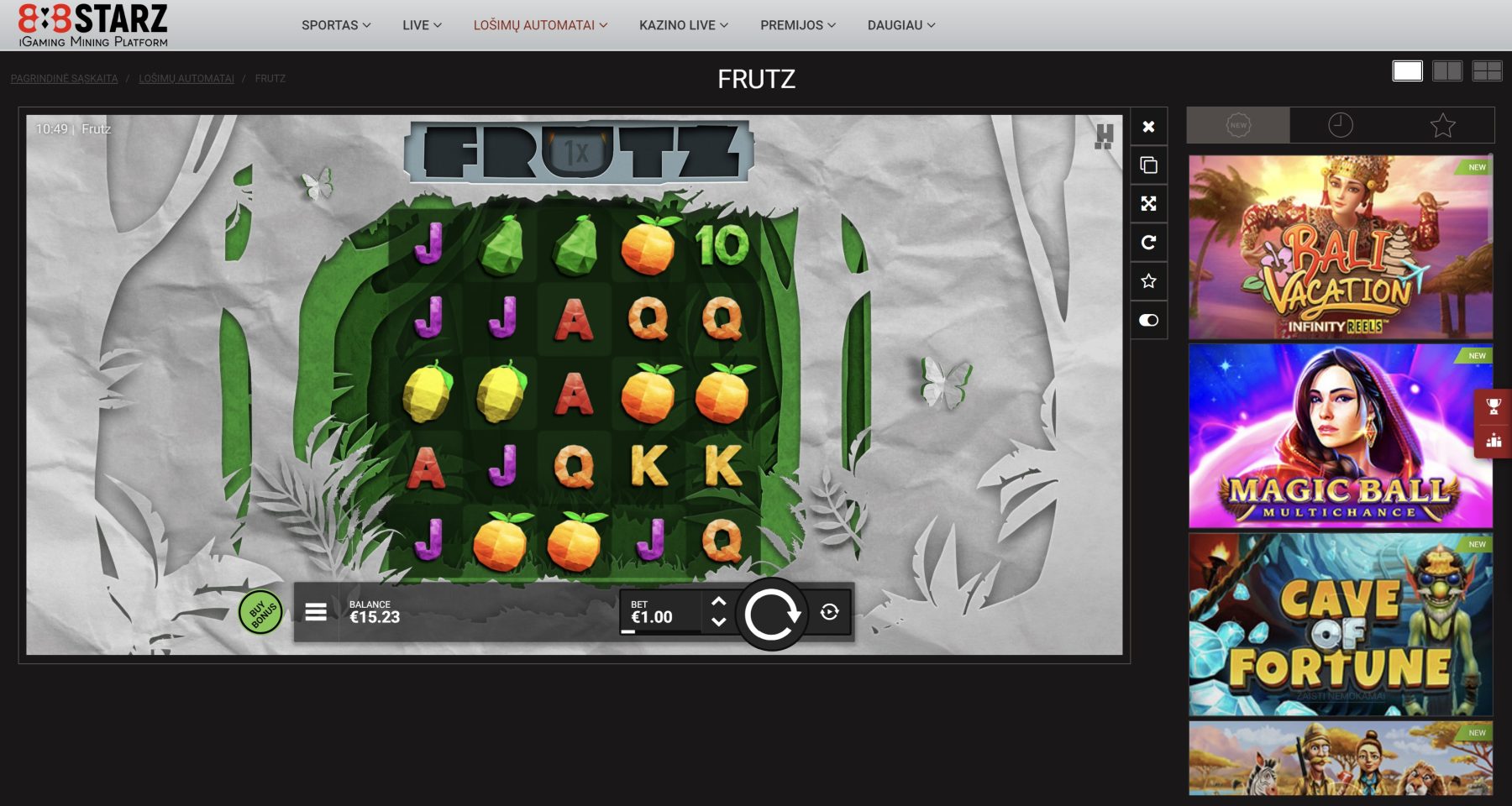This screenshot has width=1512, height=806.
Task: Reload the game with refresh icon
Action: point(1148,243)
